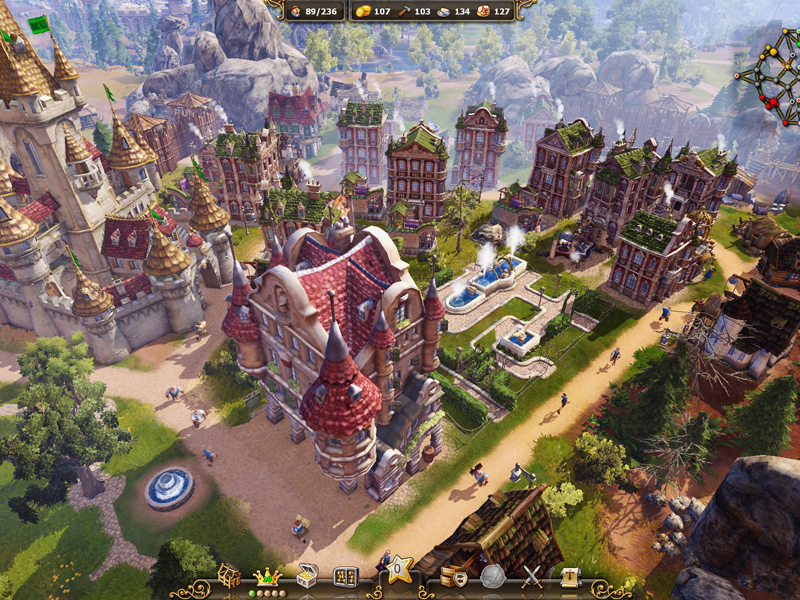The height and width of the screenshot is (600, 800).
Task: Open the building construction menu
Action: click(x=230, y=576)
